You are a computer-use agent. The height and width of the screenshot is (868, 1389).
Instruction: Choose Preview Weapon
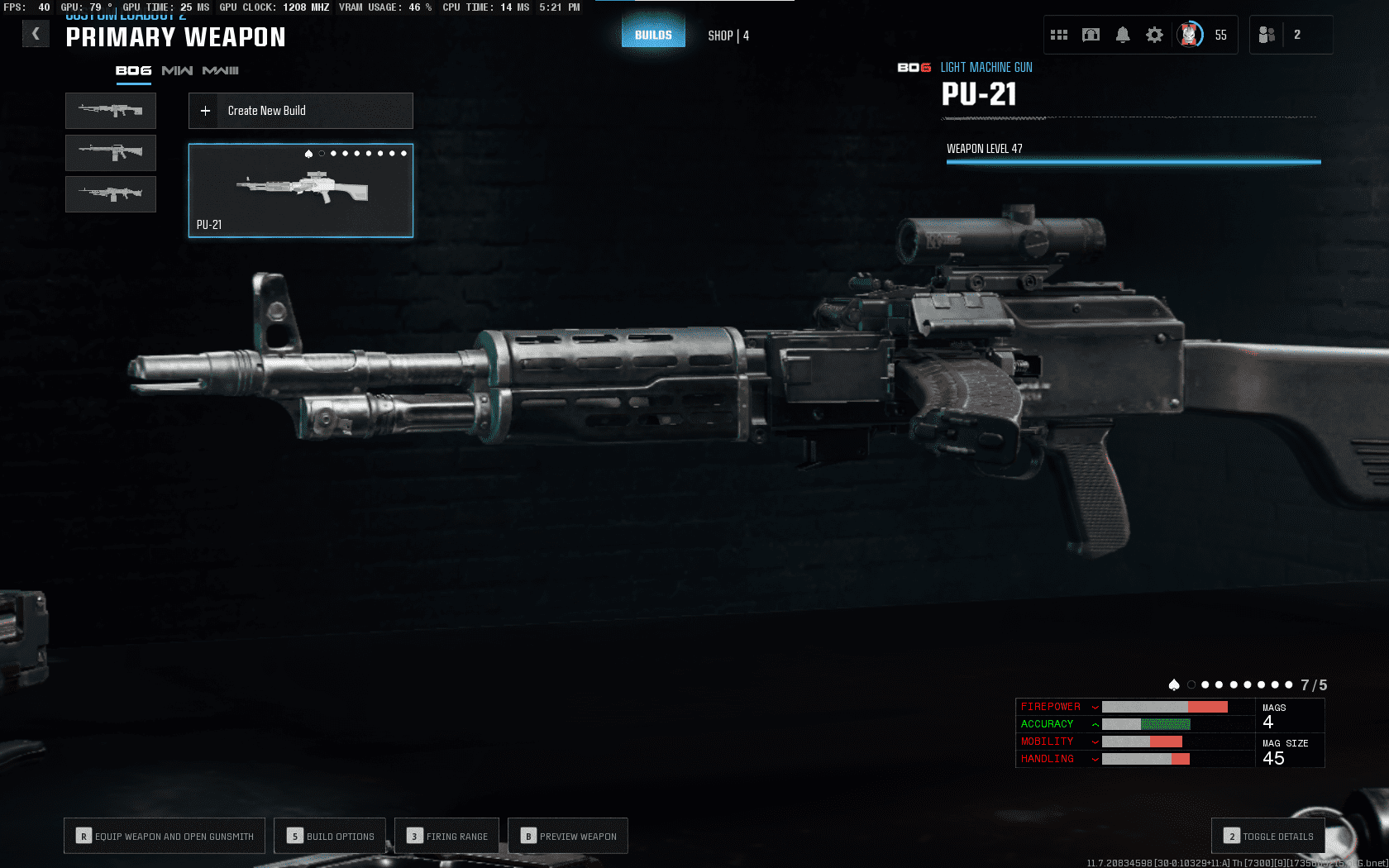(x=568, y=836)
